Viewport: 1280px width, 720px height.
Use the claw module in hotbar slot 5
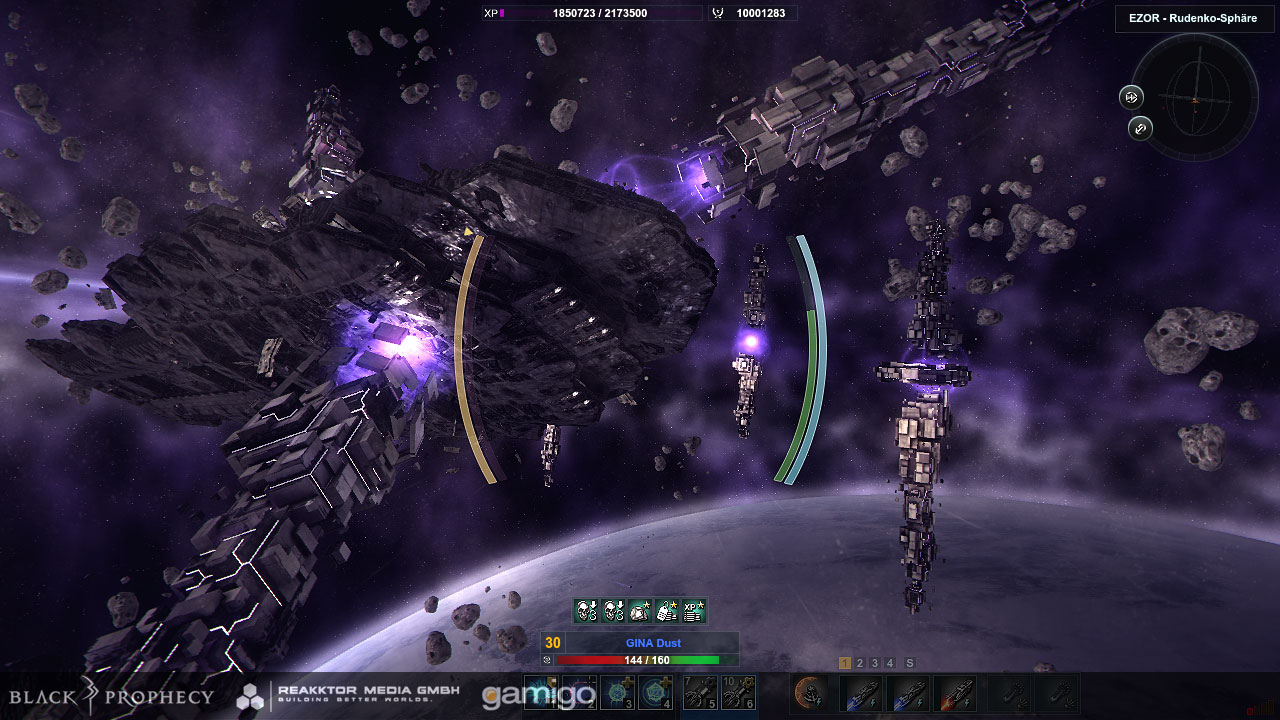(x=701, y=693)
